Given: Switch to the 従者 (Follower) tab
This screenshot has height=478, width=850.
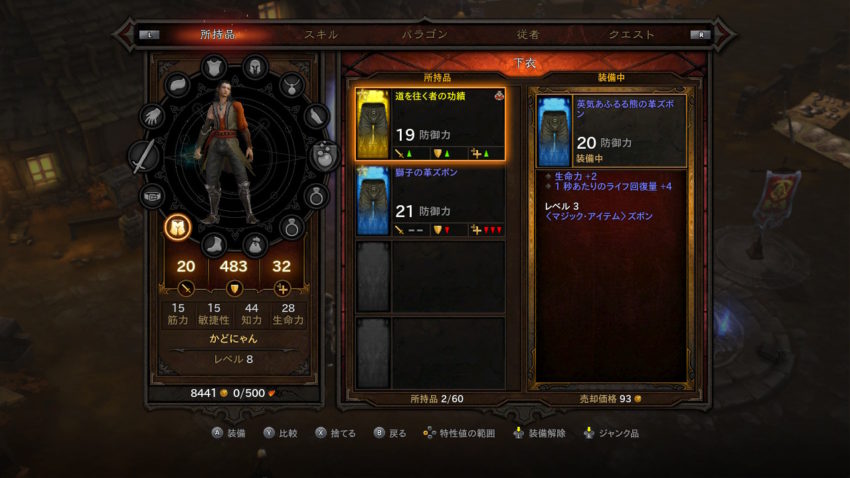Looking at the screenshot, I should pyautogui.click(x=528, y=34).
